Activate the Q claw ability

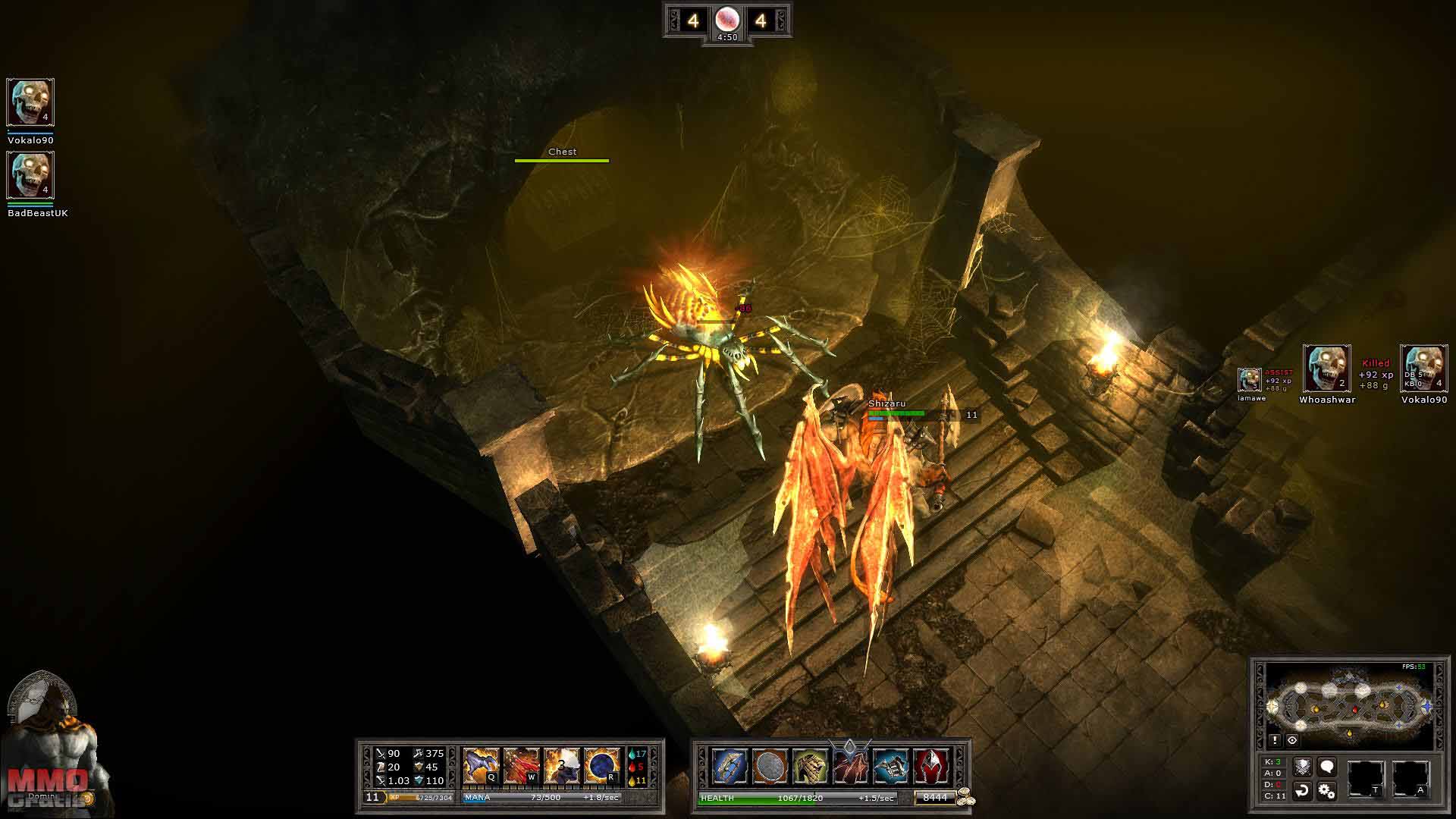pyautogui.click(x=482, y=766)
